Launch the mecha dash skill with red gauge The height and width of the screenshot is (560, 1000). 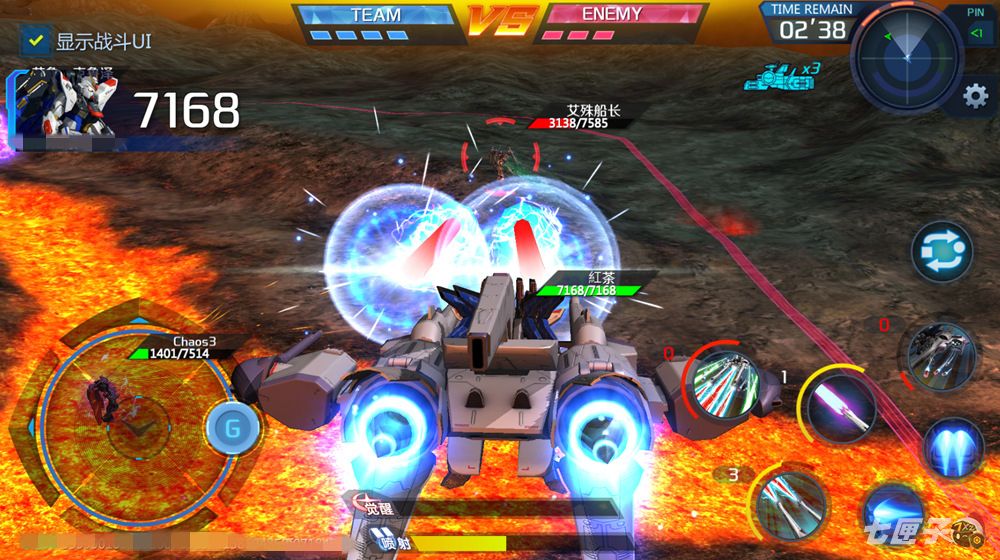[939, 357]
